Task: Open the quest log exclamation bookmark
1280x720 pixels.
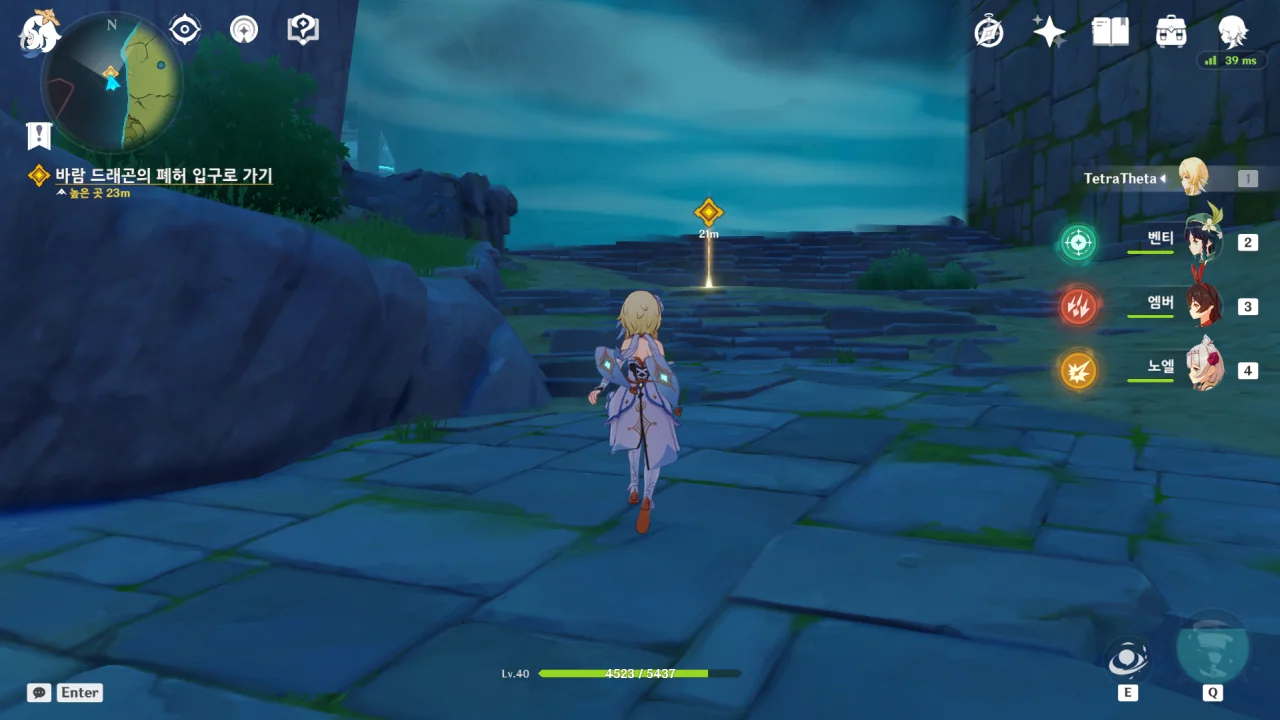Action: tap(39, 136)
